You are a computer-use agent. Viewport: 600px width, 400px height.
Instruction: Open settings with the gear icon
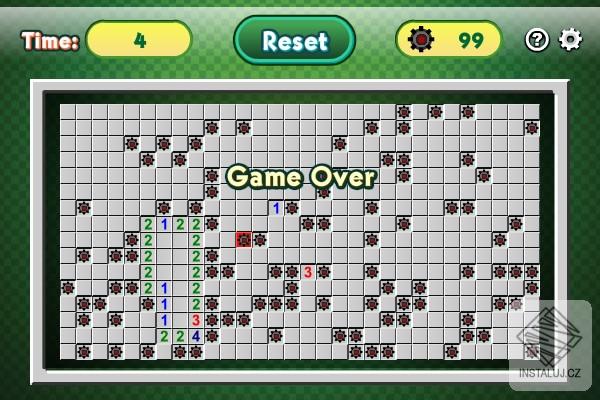pos(570,40)
